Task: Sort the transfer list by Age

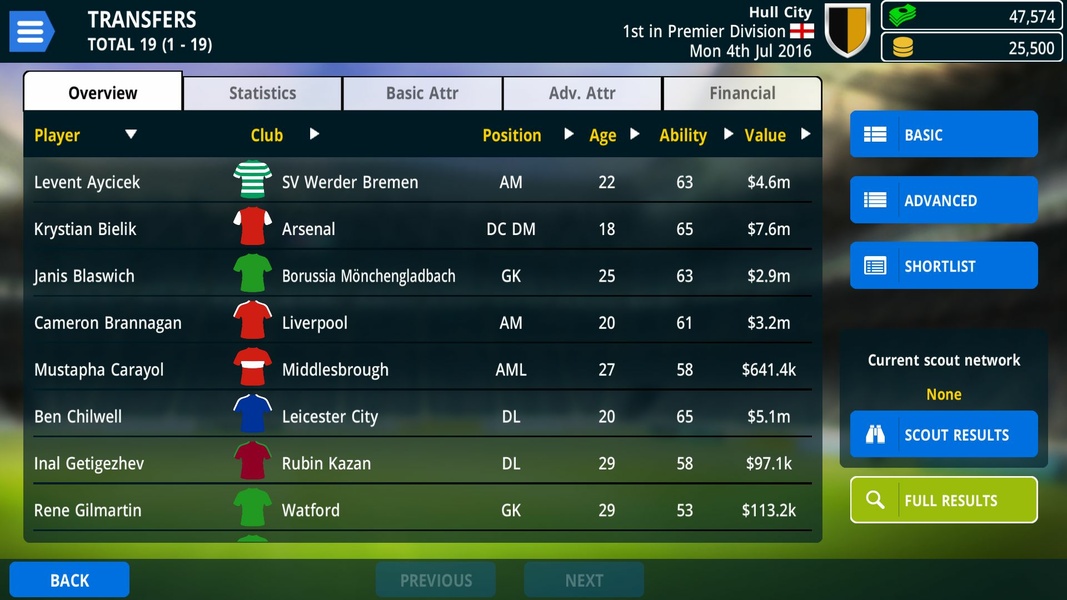Action: [x=603, y=135]
